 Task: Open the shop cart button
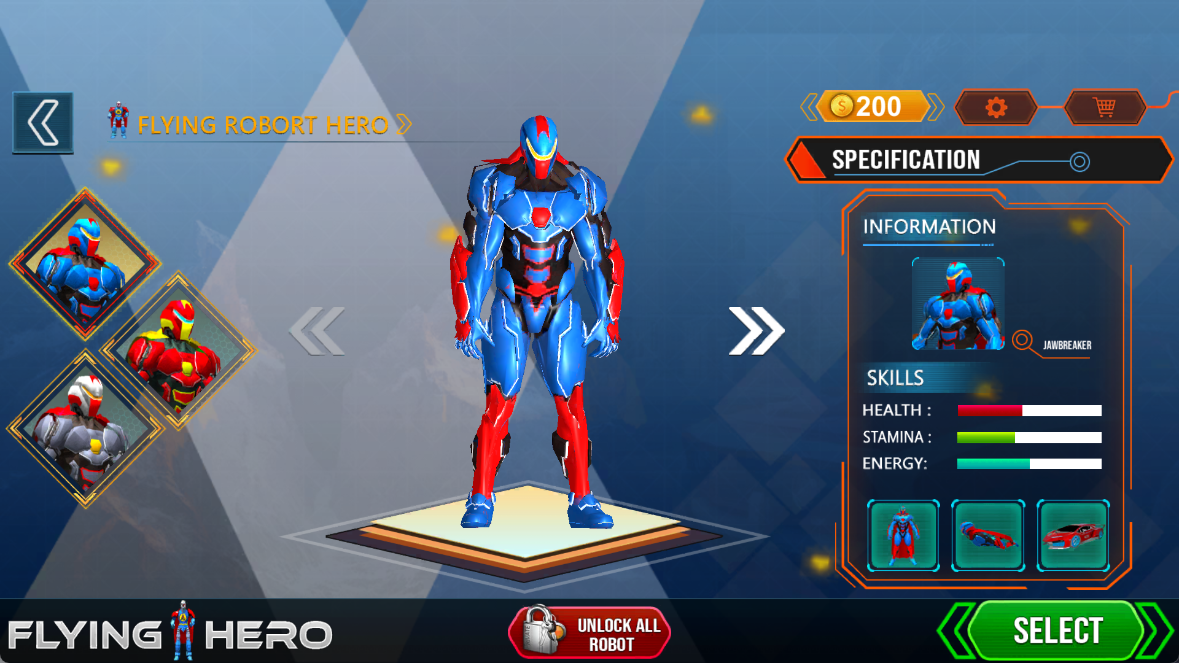pyautogui.click(x=1104, y=107)
